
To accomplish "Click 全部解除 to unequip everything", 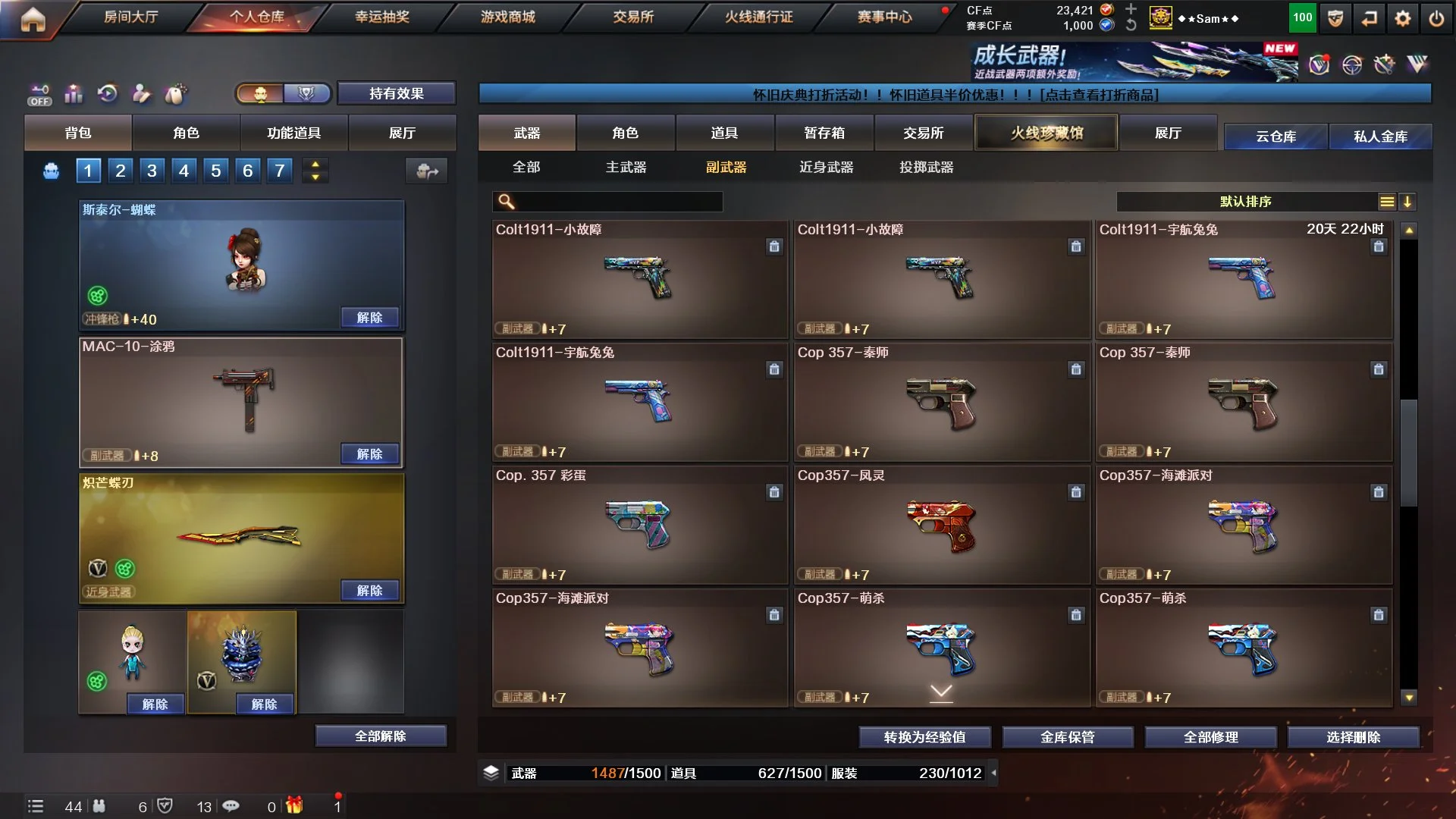I will coord(381,736).
